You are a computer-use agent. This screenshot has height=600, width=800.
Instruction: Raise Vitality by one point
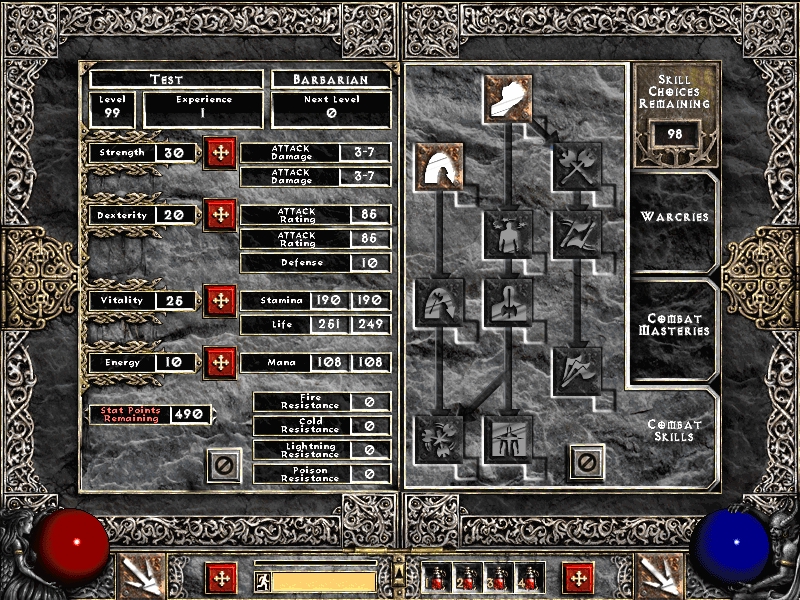point(219,301)
